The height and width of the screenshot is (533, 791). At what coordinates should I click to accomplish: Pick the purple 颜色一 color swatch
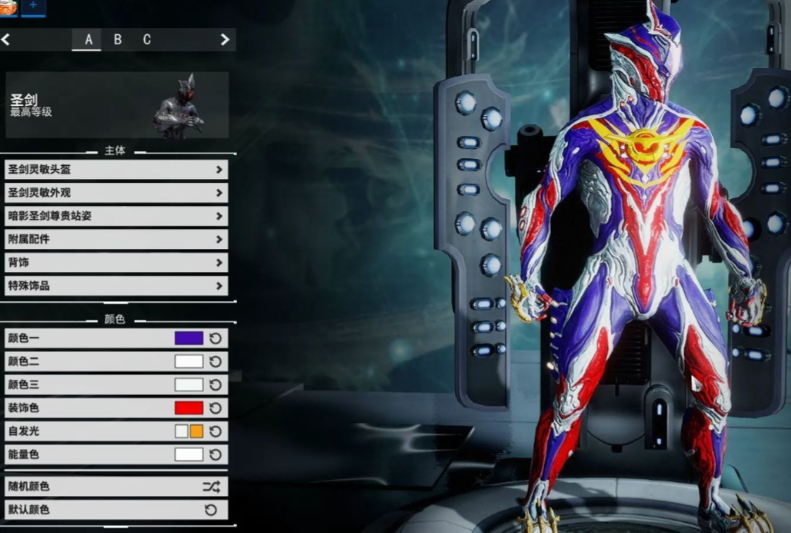(189, 338)
